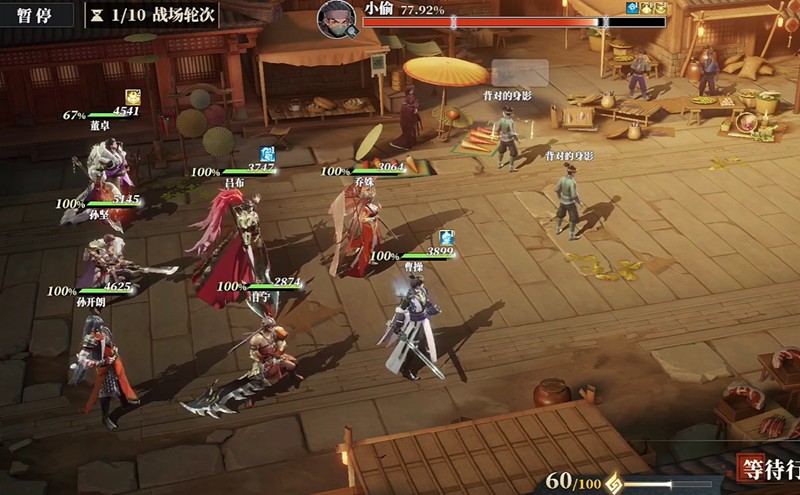Check the gold buff icon above 董卓
800x495 pixels.
coord(133,96)
